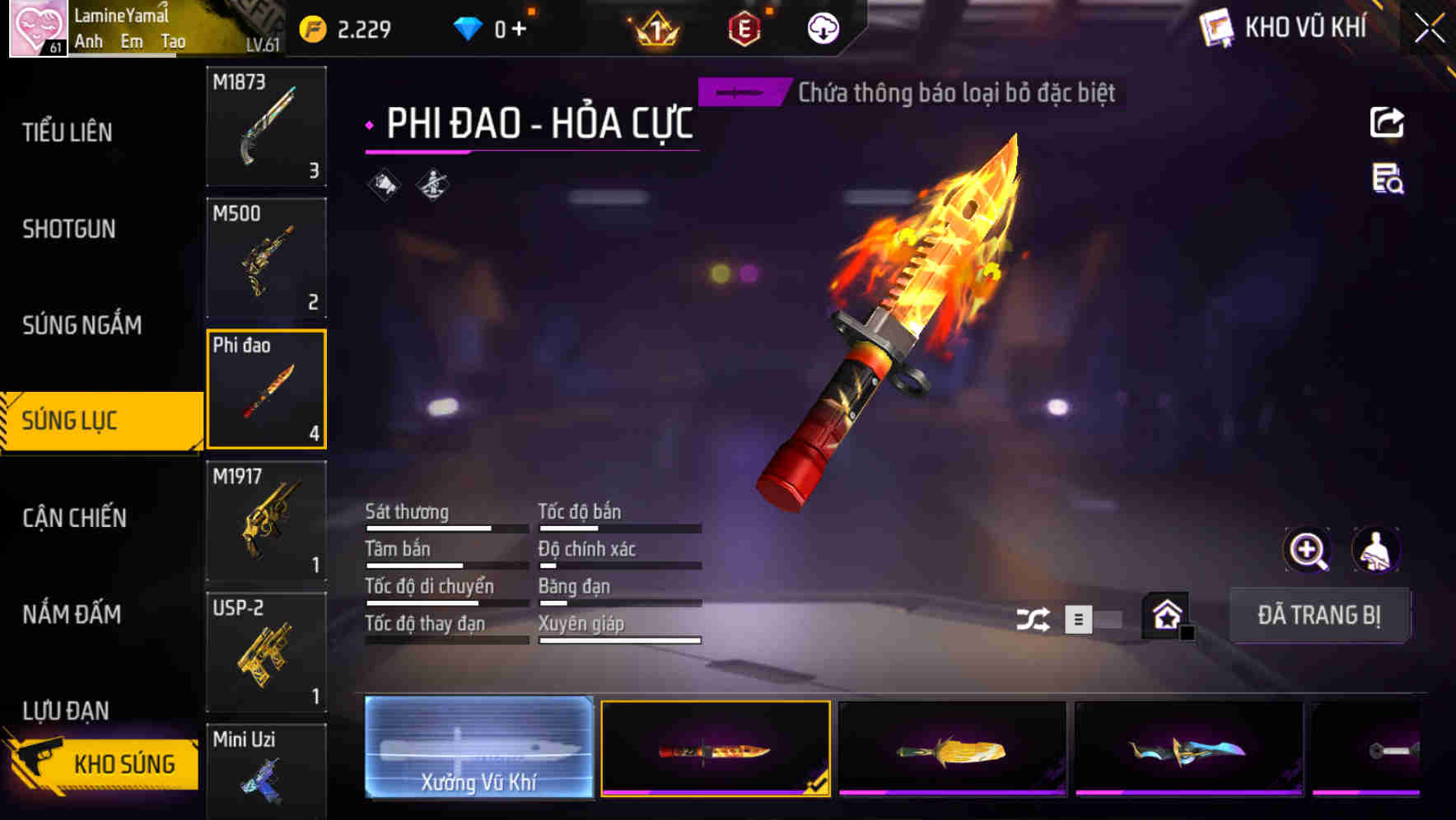This screenshot has height=820, width=1456.
Task: Open the SHOTGUN category
Action: click(x=69, y=230)
